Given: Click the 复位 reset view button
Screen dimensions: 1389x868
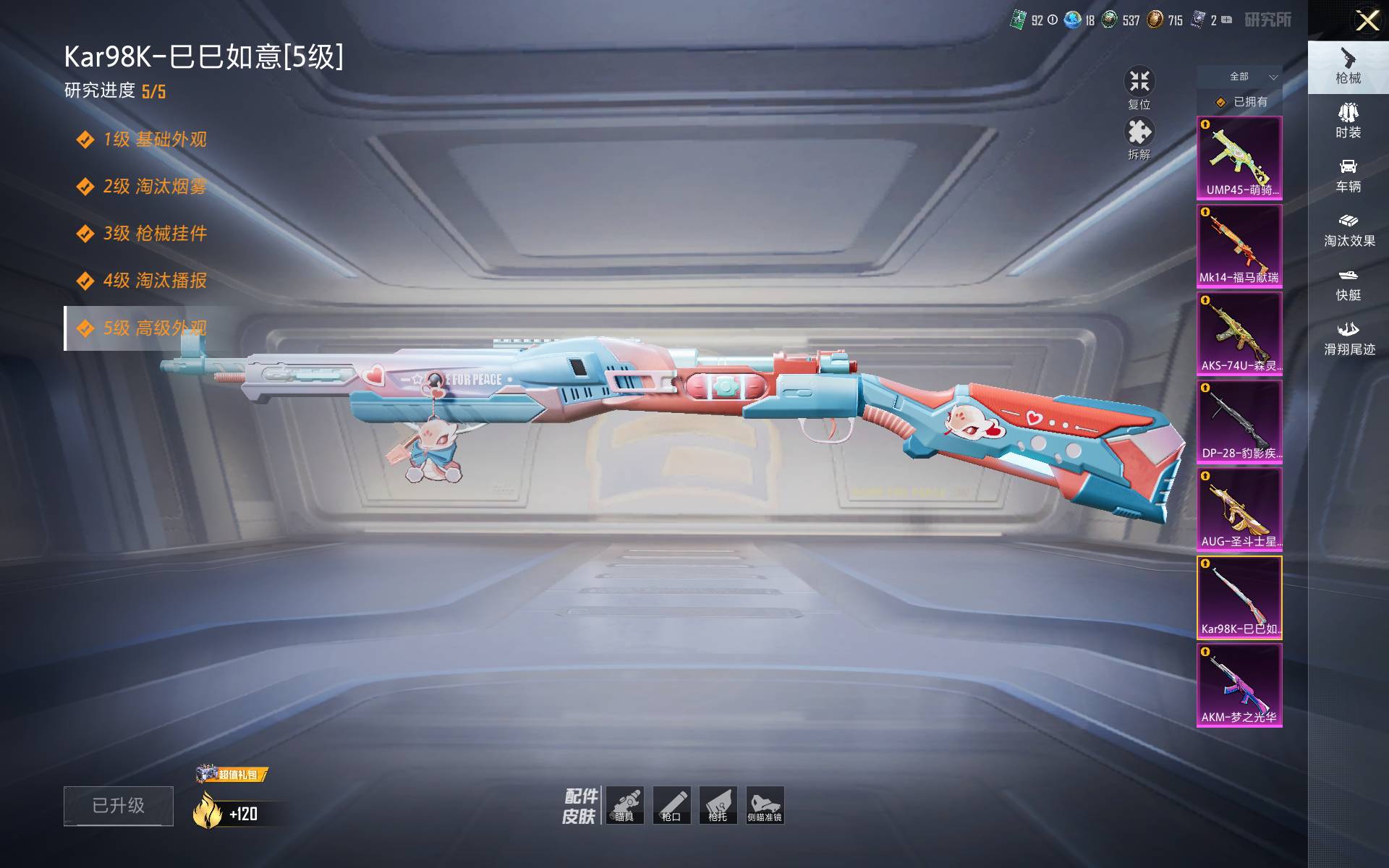Looking at the screenshot, I should coord(1139,88).
